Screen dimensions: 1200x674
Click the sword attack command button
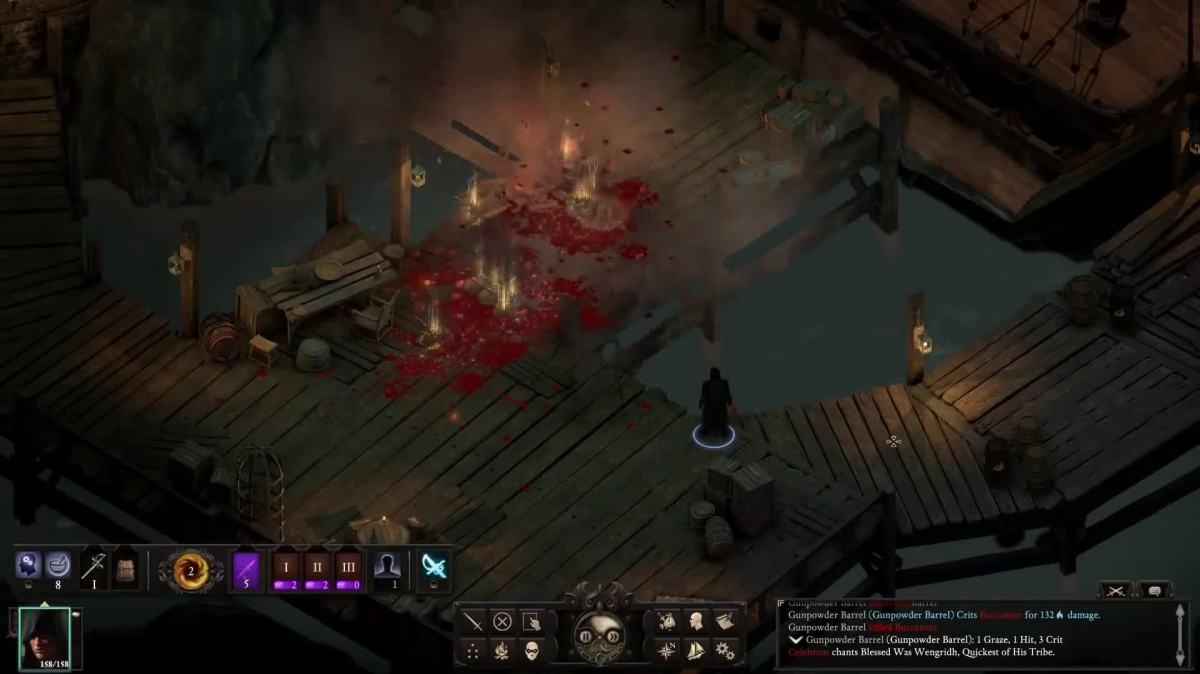(x=472, y=621)
